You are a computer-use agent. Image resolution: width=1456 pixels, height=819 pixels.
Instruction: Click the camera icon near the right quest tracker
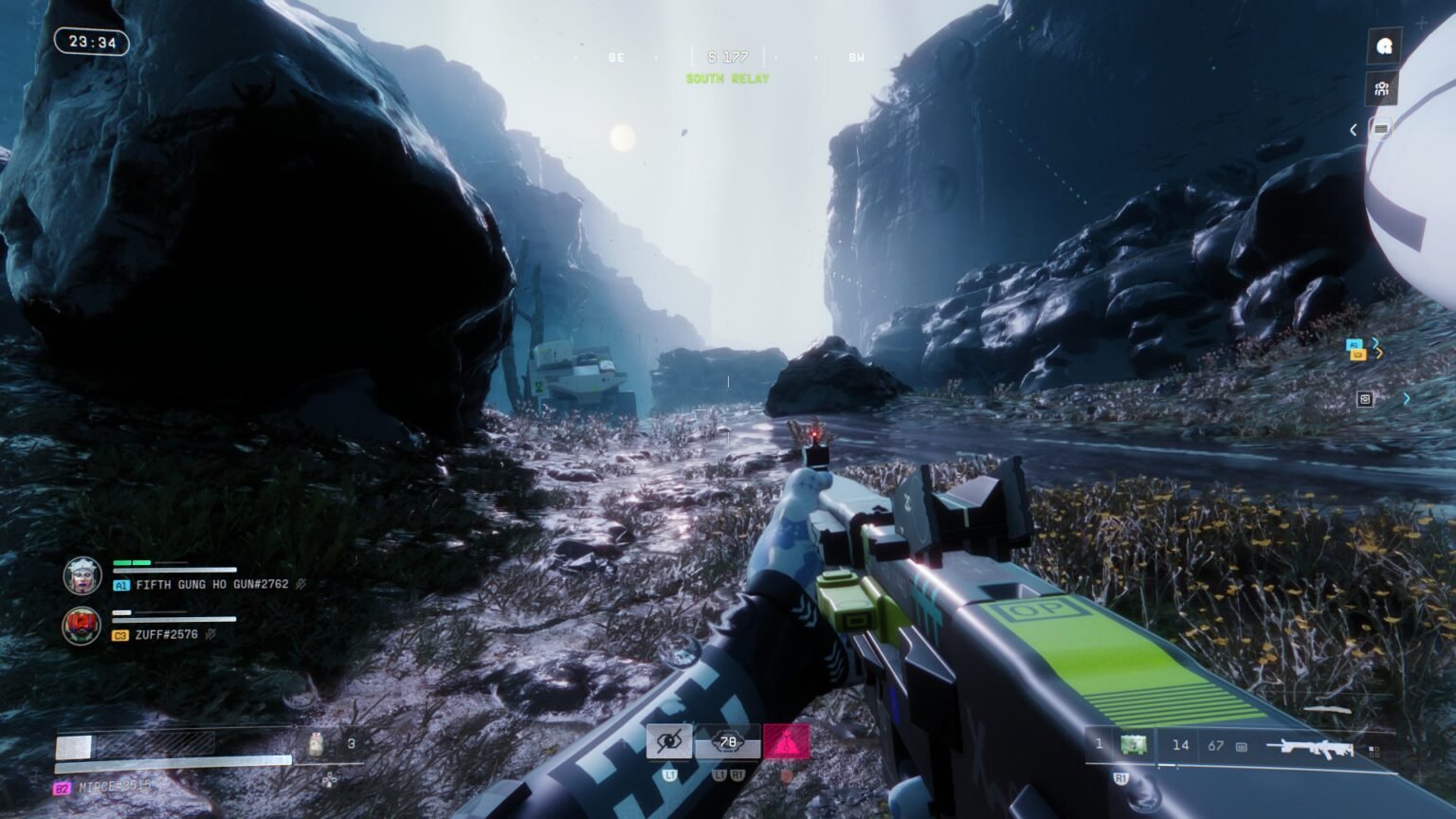tap(1365, 397)
